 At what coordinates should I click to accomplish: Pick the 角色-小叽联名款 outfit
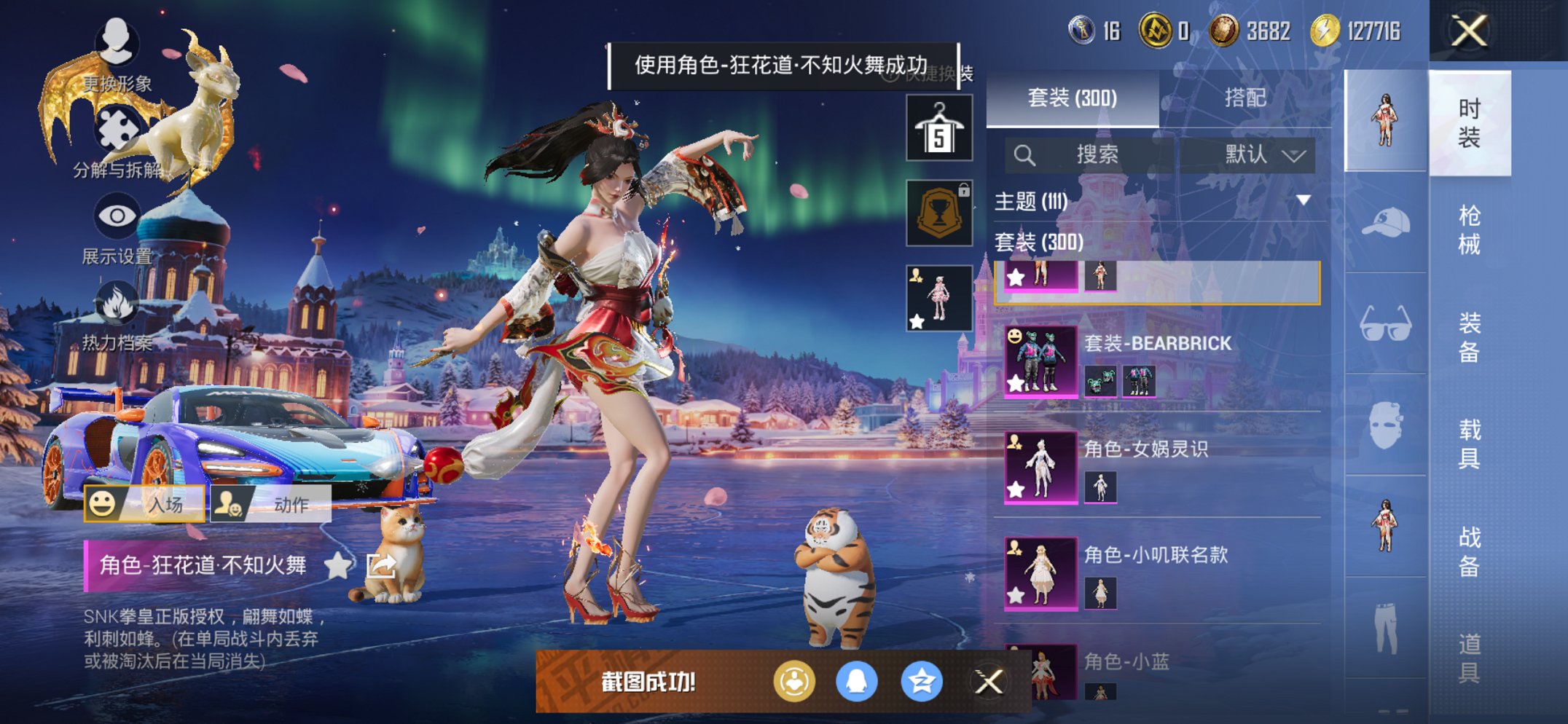(1160, 572)
